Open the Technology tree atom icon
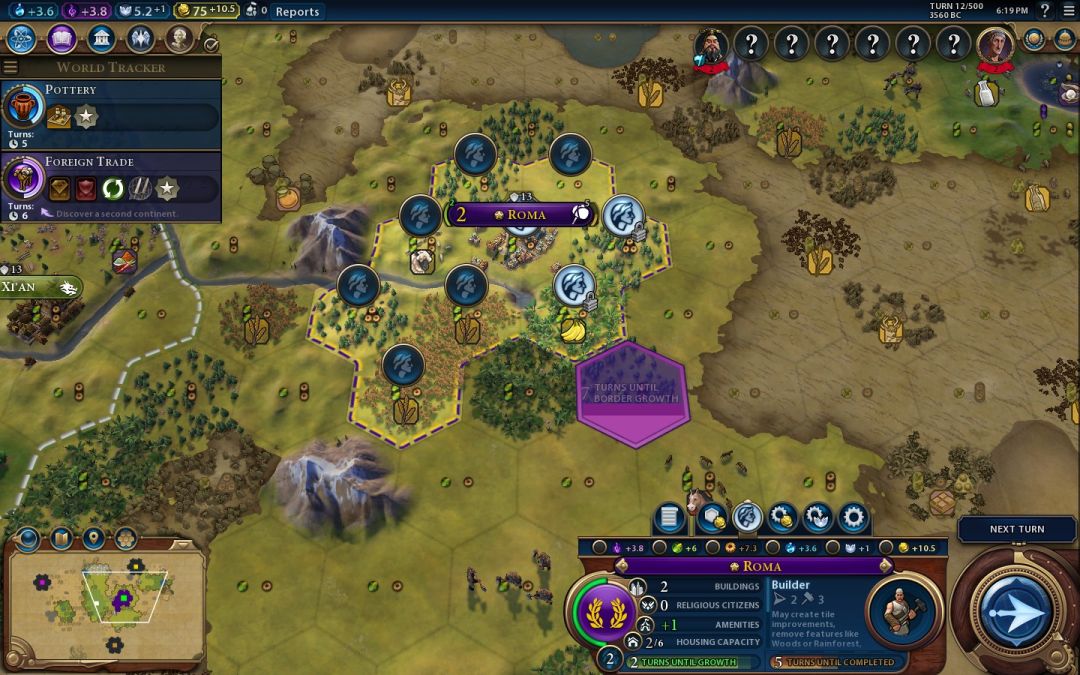The width and height of the screenshot is (1080, 675). (22, 39)
